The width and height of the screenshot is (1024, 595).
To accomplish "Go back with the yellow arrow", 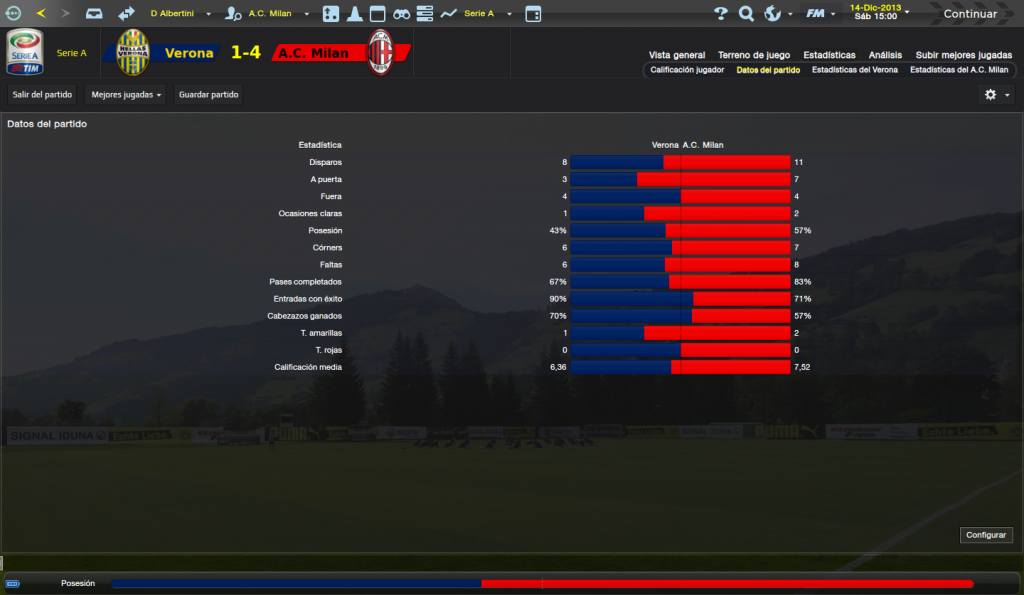I will tap(41, 14).
